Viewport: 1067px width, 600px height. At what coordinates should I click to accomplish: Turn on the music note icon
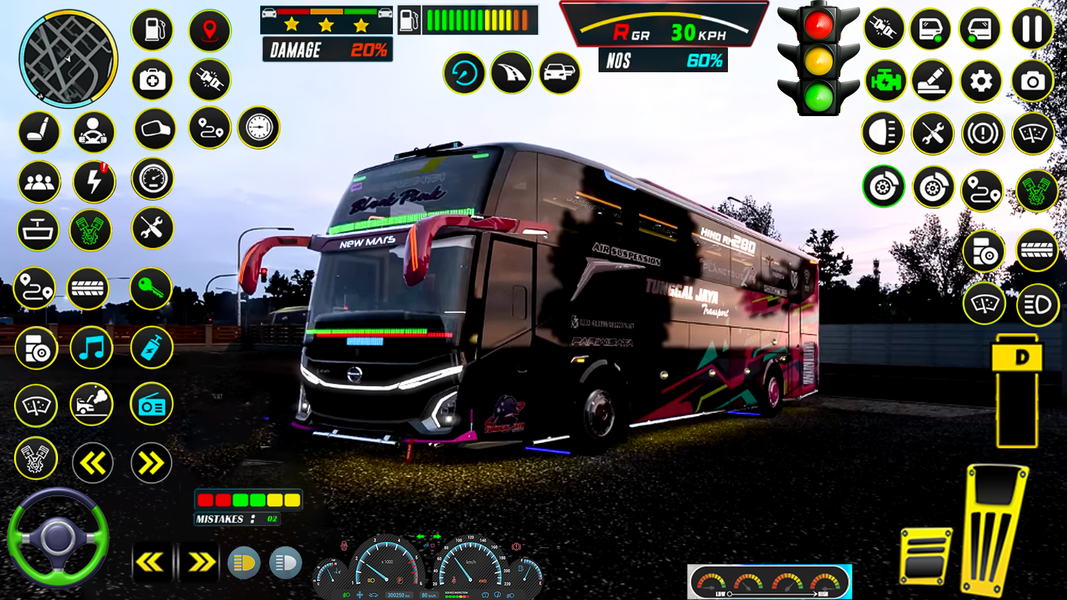point(92,348)
